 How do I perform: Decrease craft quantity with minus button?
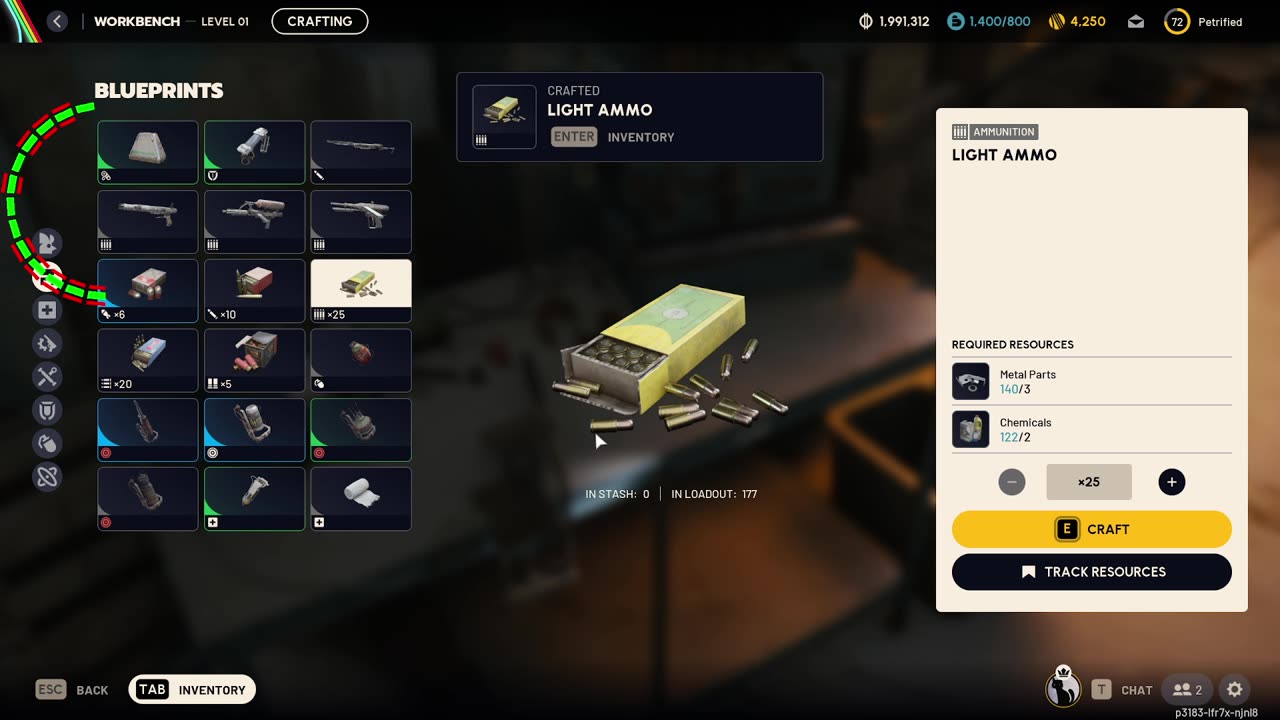[1011, 482]
